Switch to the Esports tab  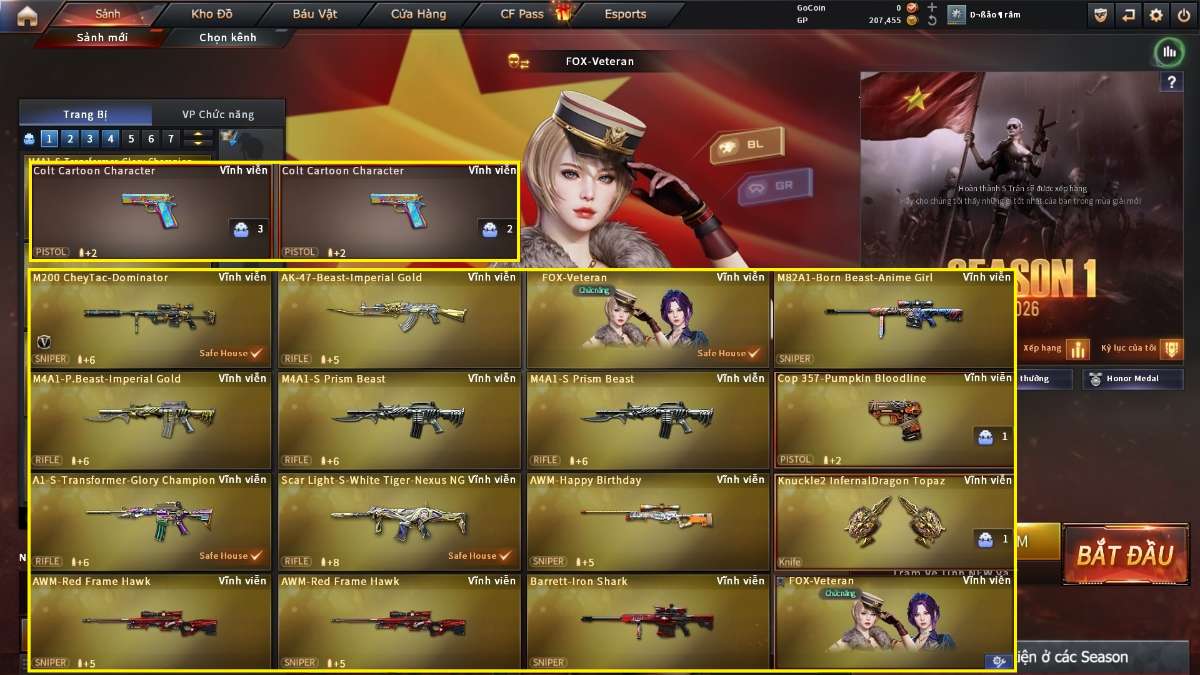pos(625,14)
